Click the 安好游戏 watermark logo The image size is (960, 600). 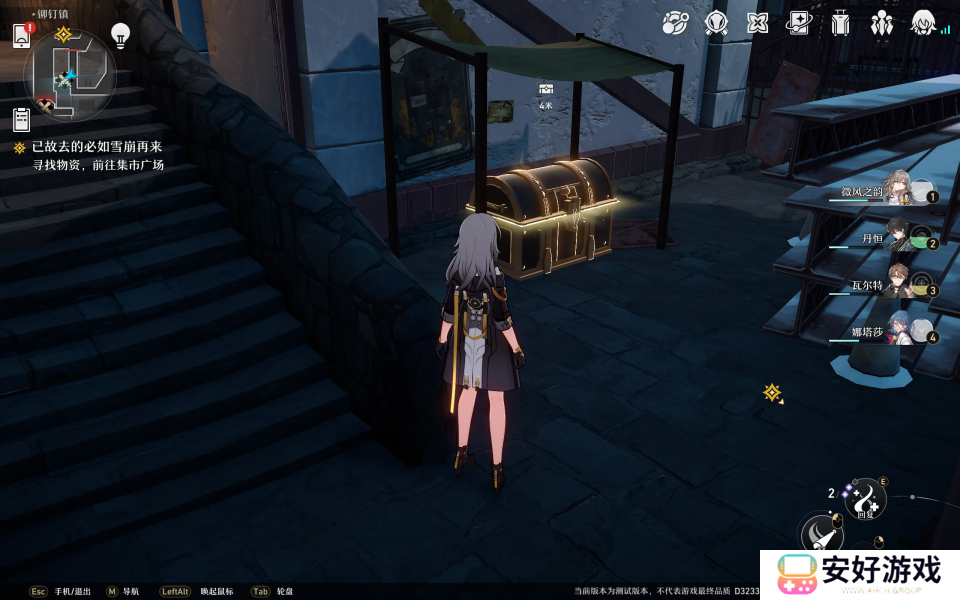[860, 574]
